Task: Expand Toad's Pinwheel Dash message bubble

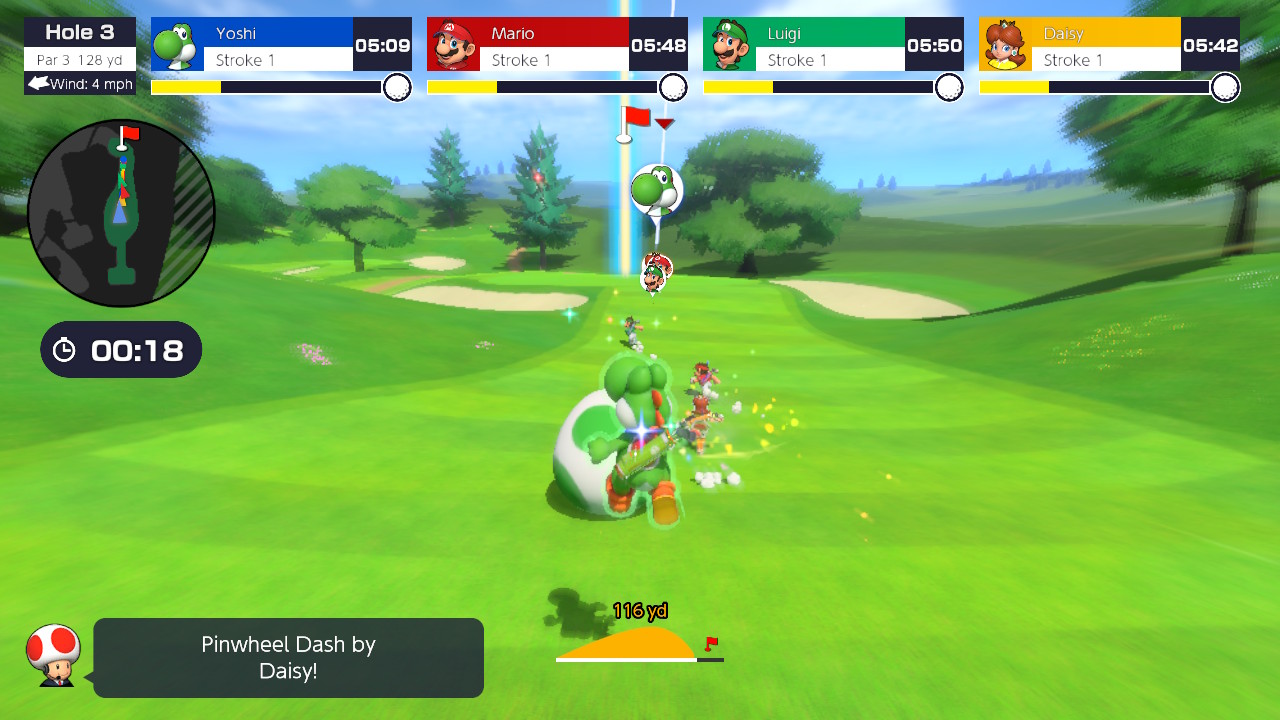Action: tap(287, 657)
